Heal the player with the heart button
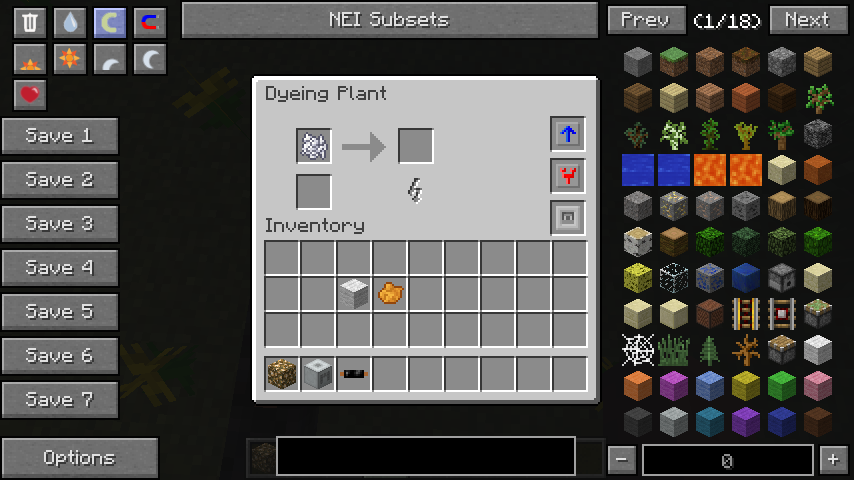Viewport: 854px width, 480px height. click(30, 95)
